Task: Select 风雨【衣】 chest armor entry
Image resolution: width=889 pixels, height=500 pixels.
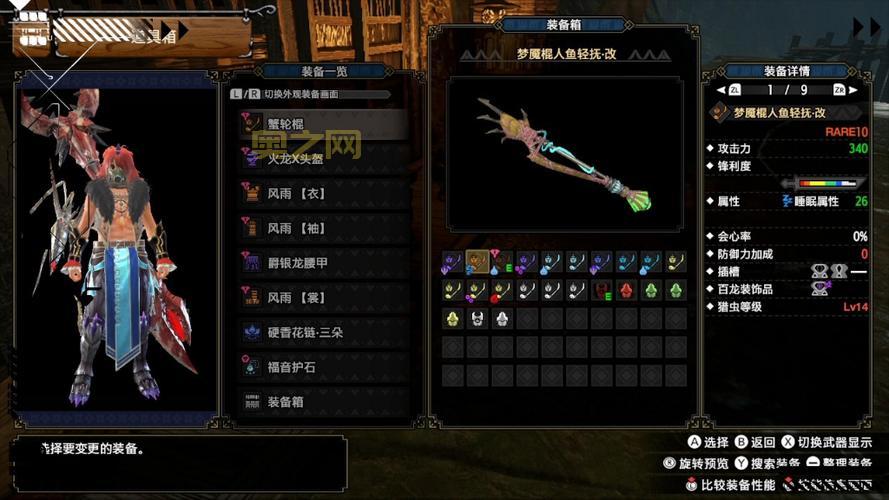Action: (x=322, y=193)
